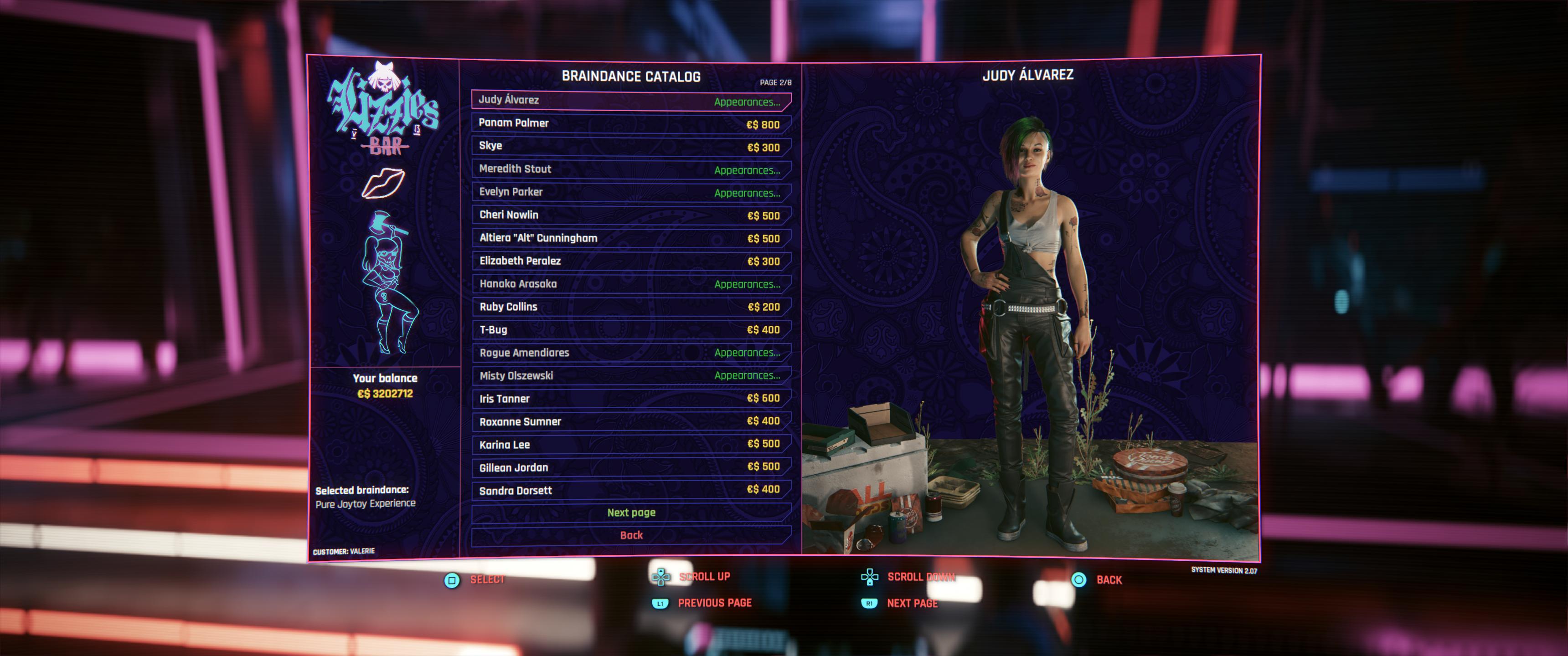Choose the Iris Tanner entry
This screenshot has width=1568, height=656.
pyautogui.click(x=630, y=399)
